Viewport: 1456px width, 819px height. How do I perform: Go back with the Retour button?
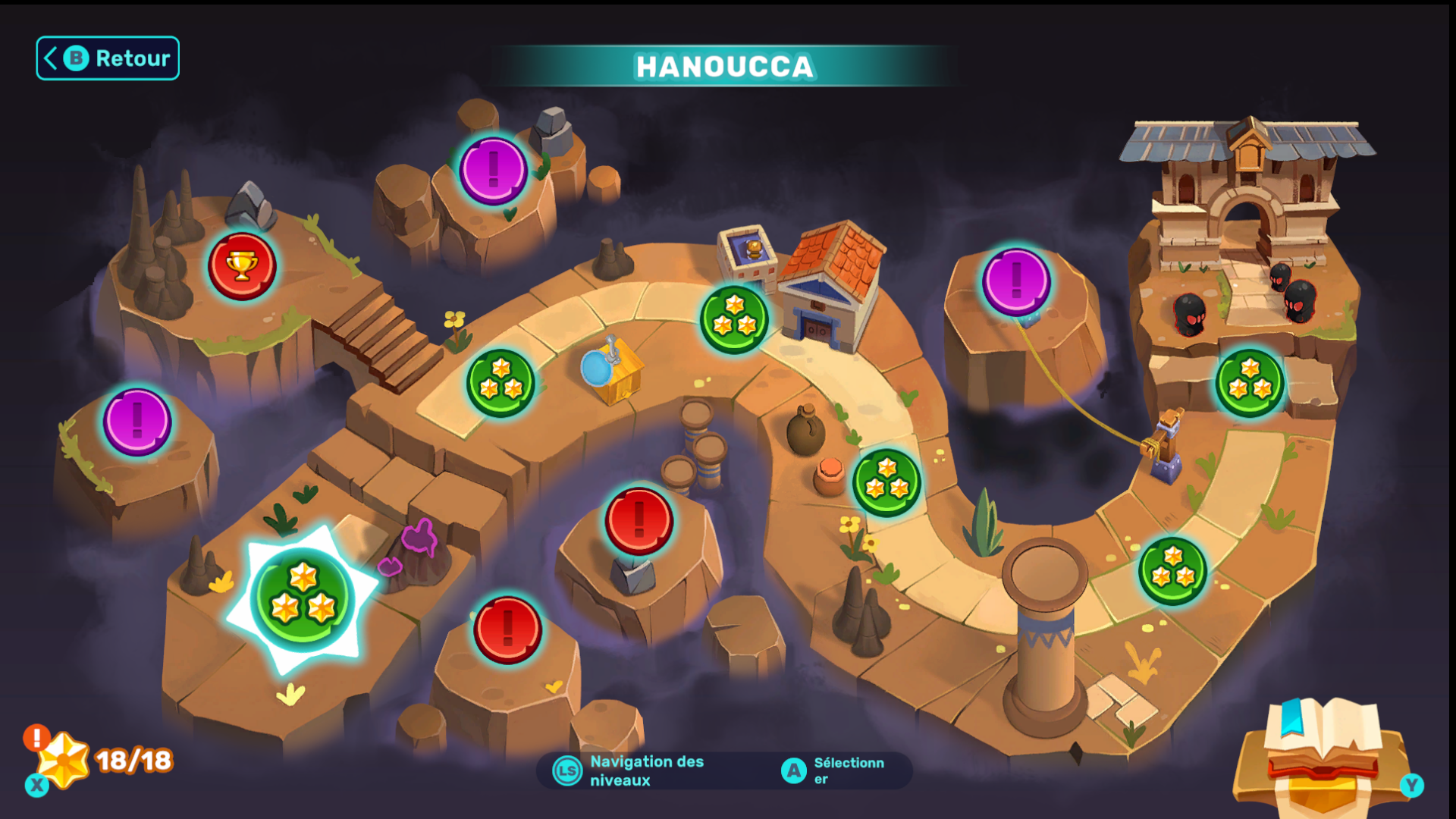108,58
